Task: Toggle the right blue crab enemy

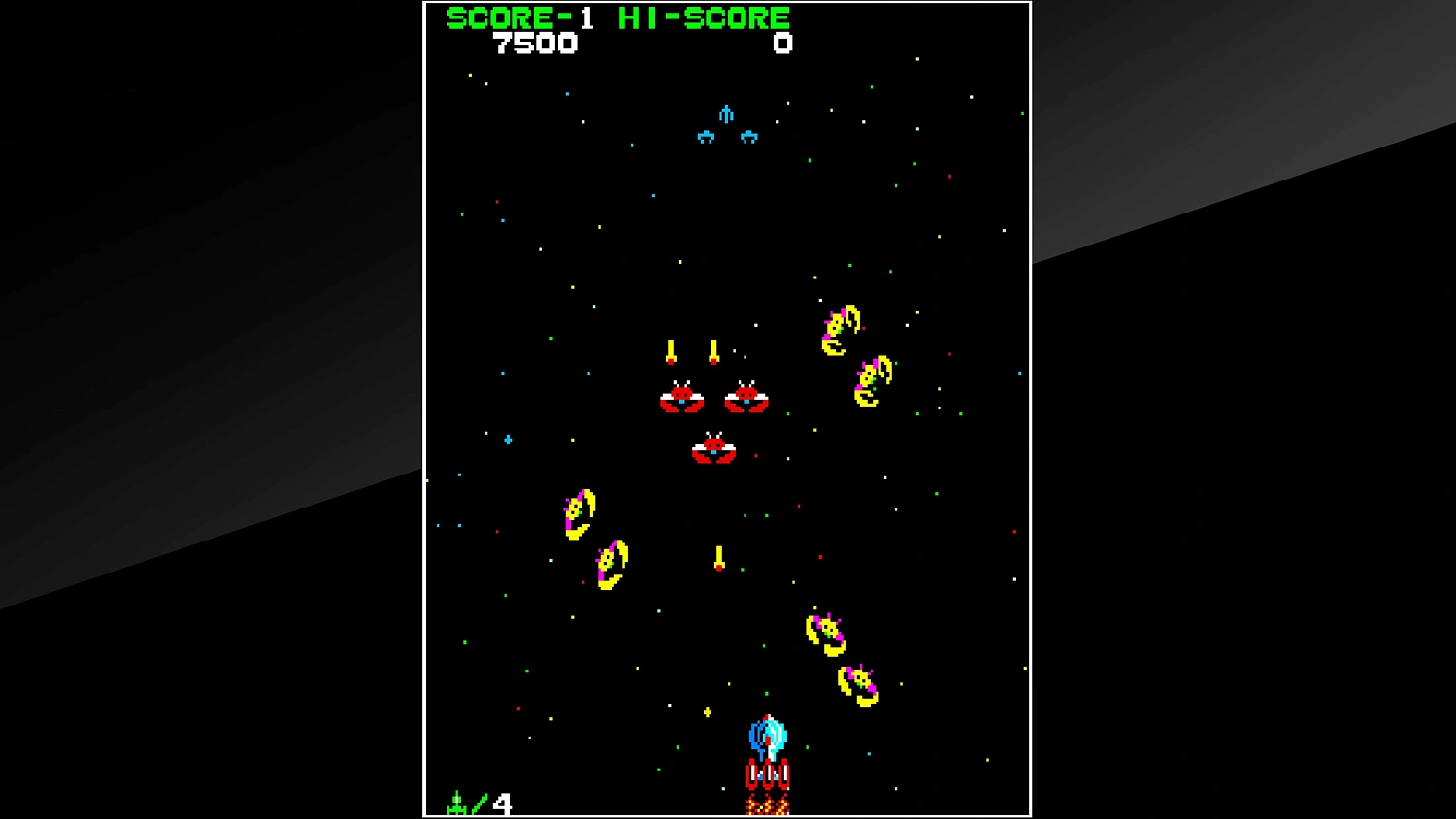Action: 749,135
